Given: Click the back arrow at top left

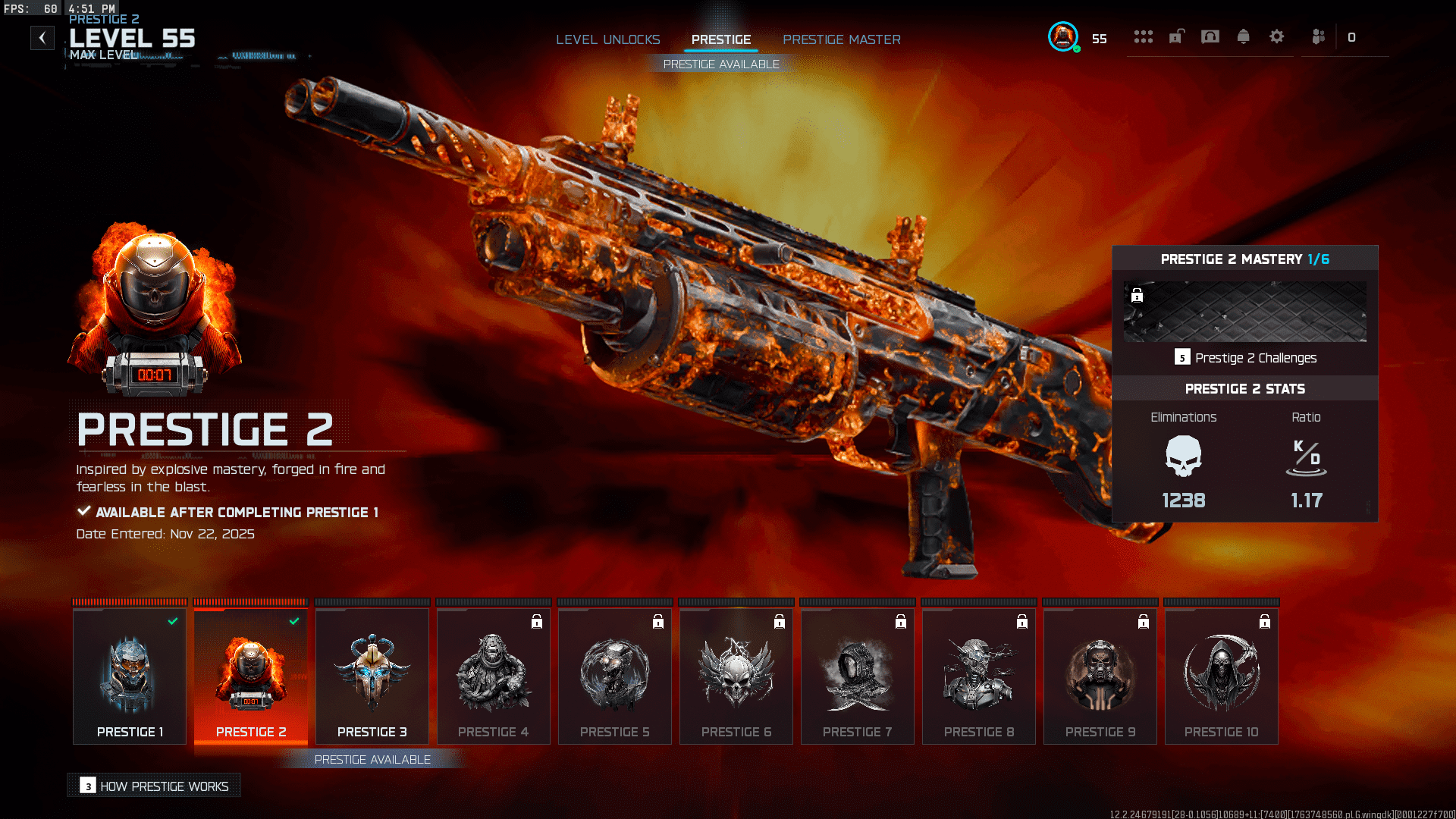Looking at the screenshot, I should point(42,38).
